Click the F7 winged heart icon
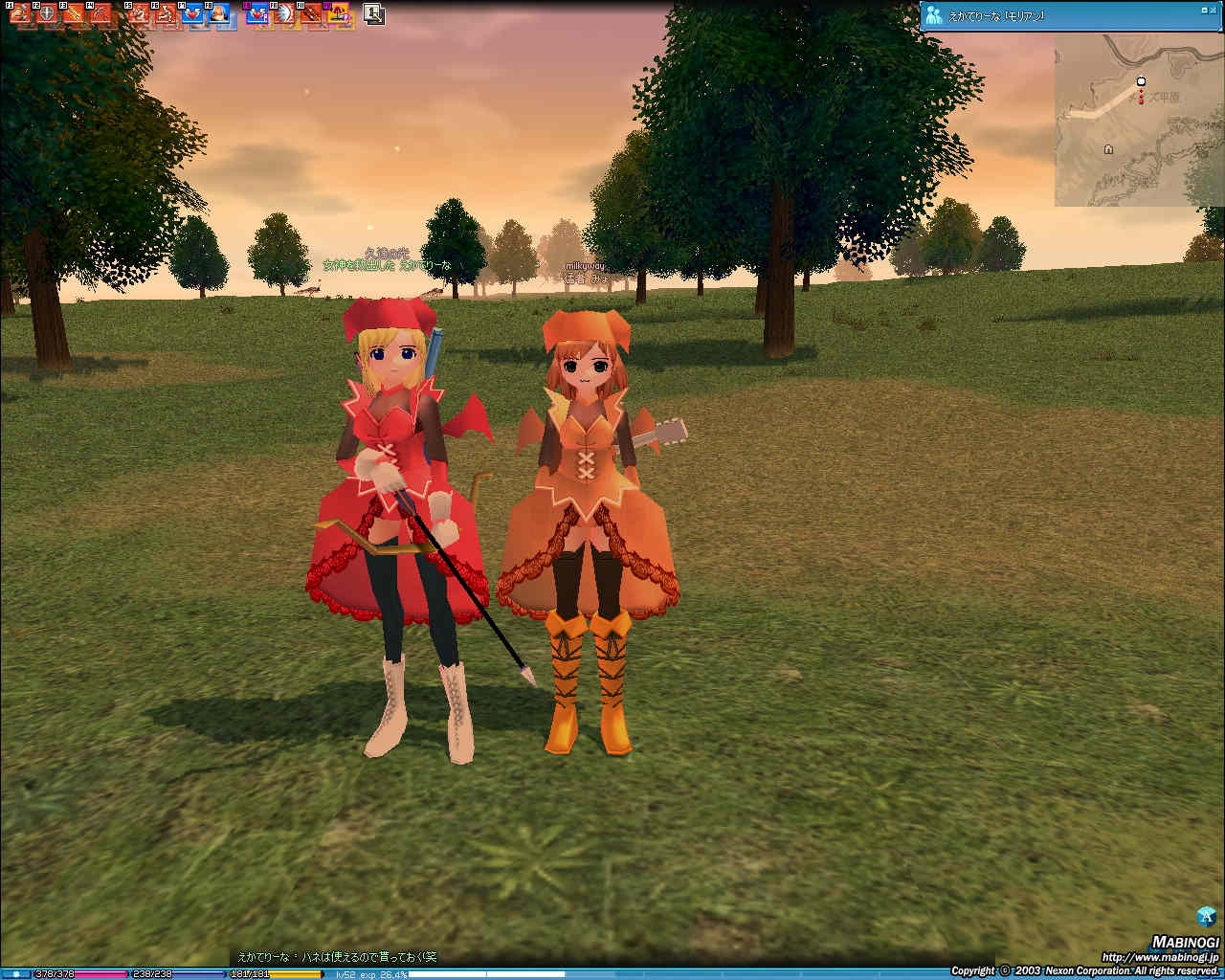This screenshot has height=980, width=1225. (192, 13)
